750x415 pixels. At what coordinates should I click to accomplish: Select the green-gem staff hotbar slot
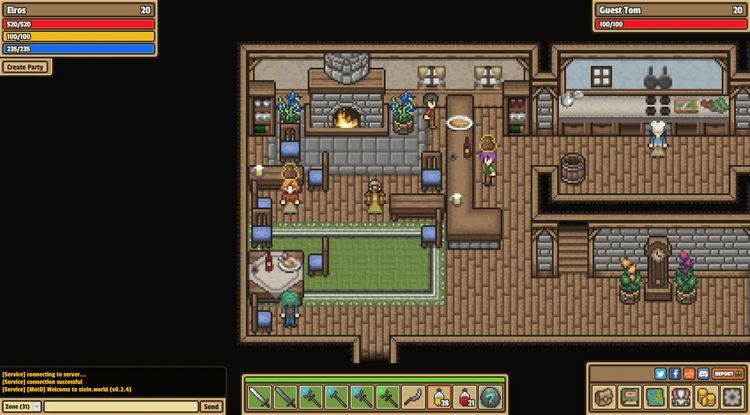click(x=387, y=397)
